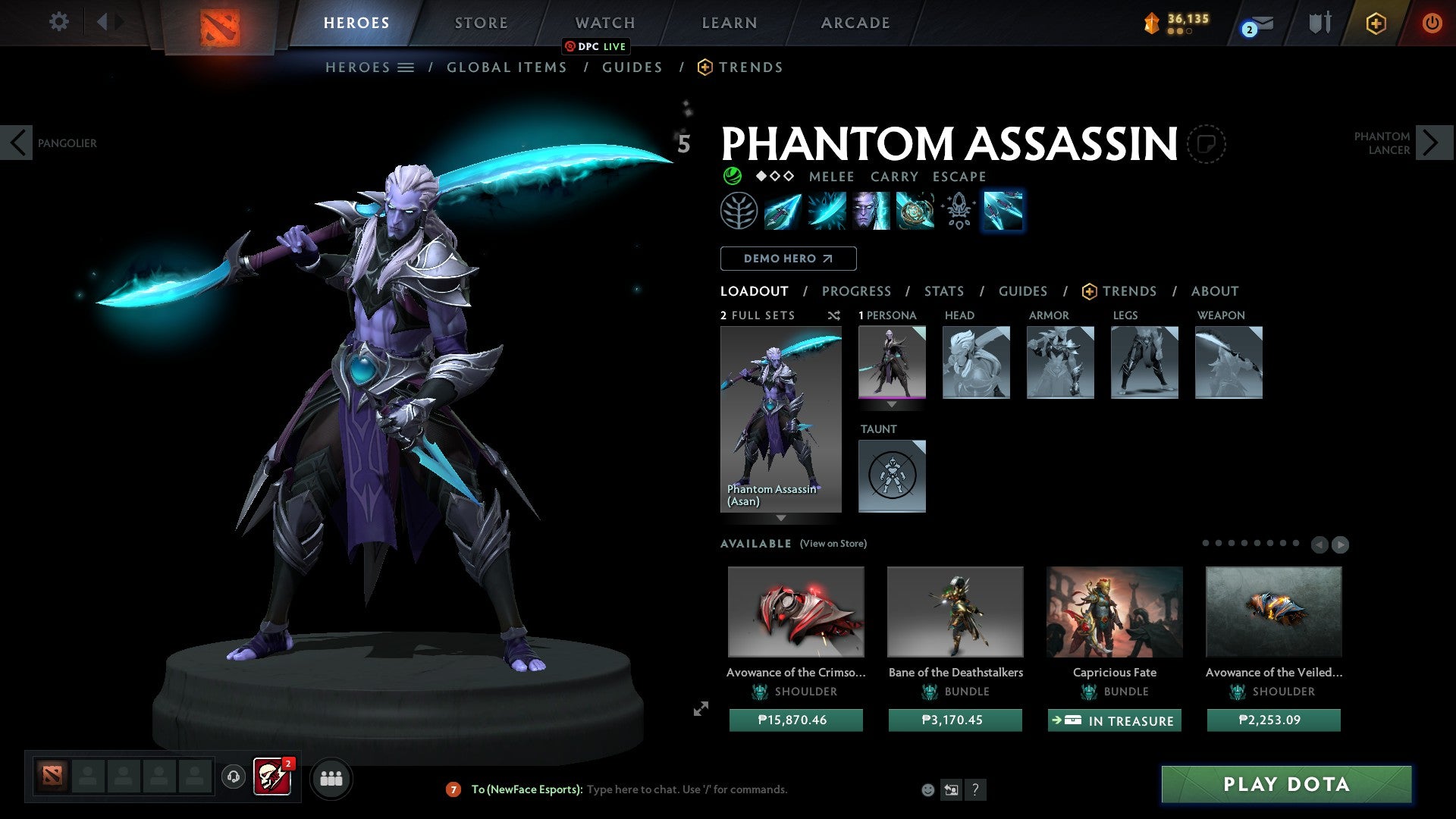Select the Stifling Dagger ability icon
1456x819 pixels.
[781, 211]
